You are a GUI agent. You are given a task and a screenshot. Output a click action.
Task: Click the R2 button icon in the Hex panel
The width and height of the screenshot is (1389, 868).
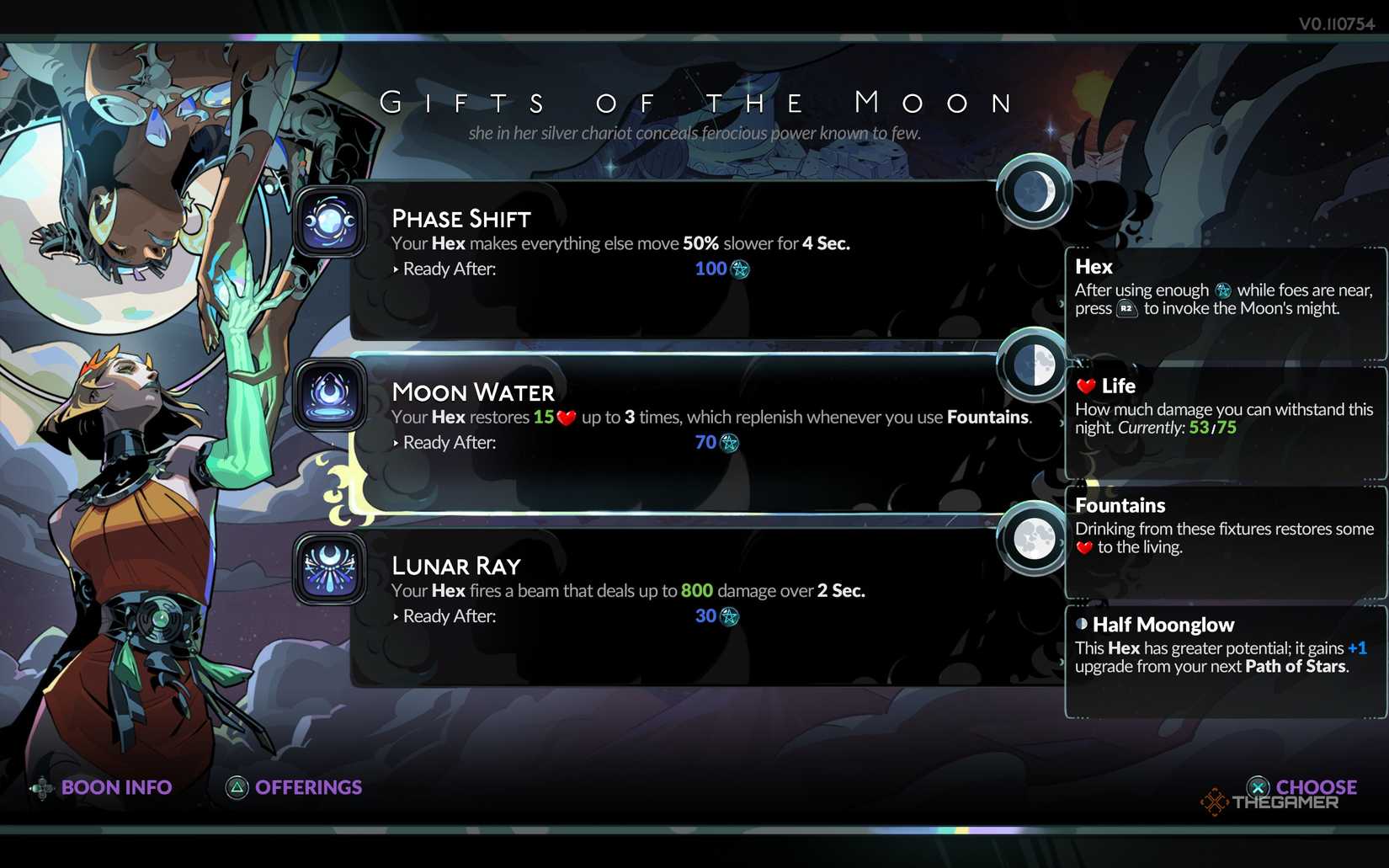pos(1126,308)
